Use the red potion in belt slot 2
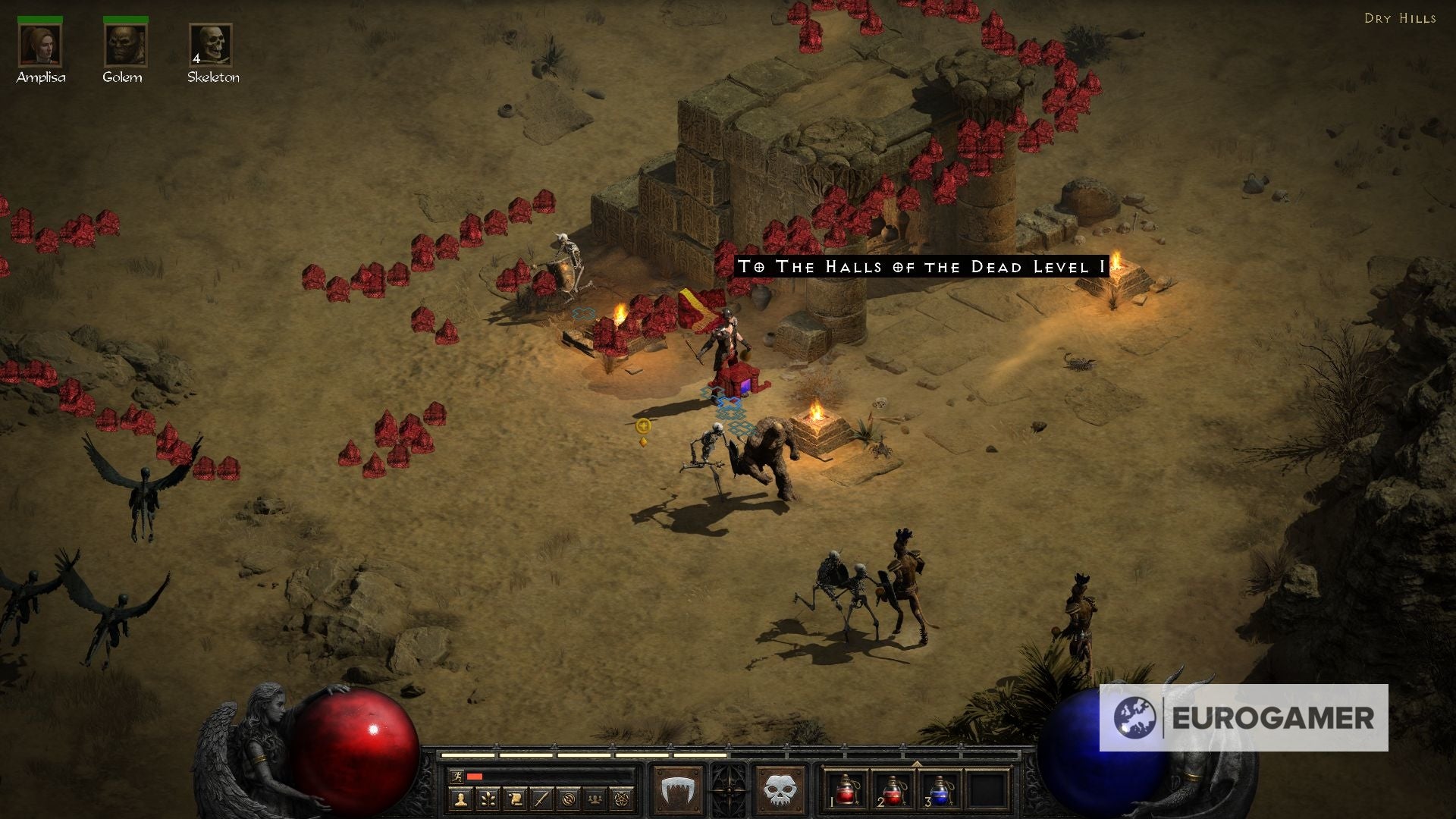1456x819 pixels. [893, 790]
